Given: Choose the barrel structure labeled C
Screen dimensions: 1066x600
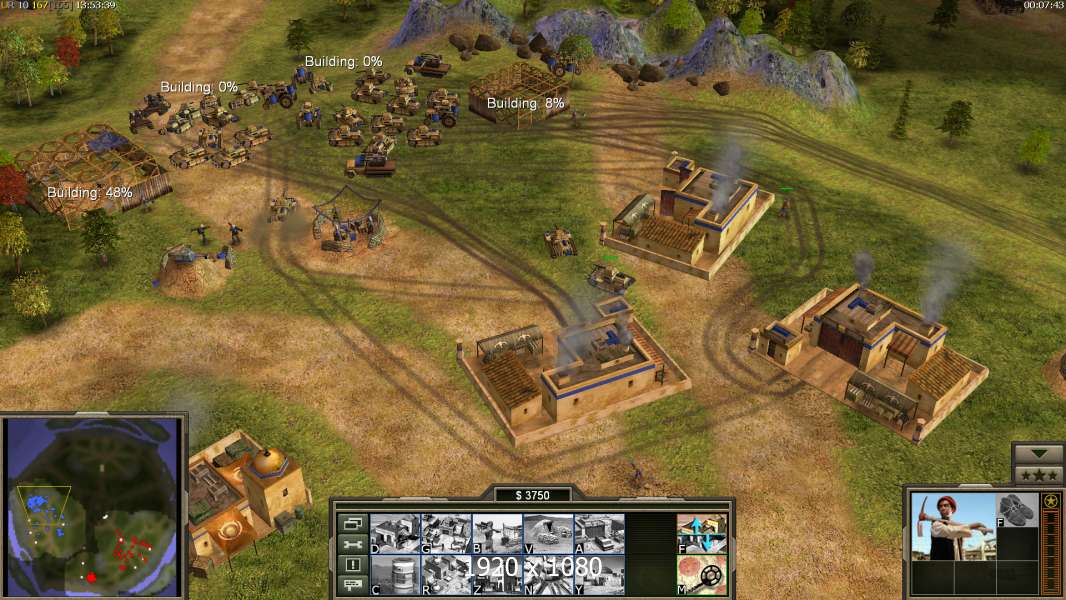Looking at the screenshot, I should (x=395, y=574).
